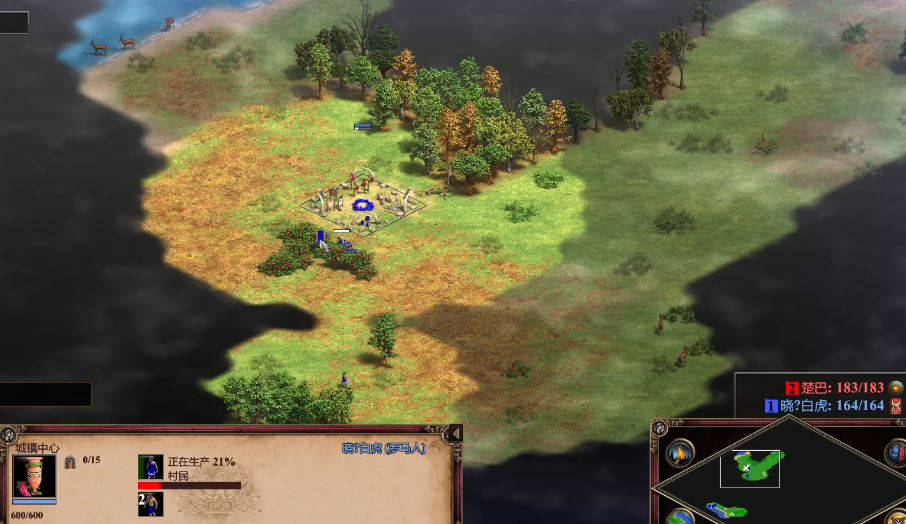Click the garrison count icon showing 0/15
Screen dimensions: 906x524
tap(71, 462)
